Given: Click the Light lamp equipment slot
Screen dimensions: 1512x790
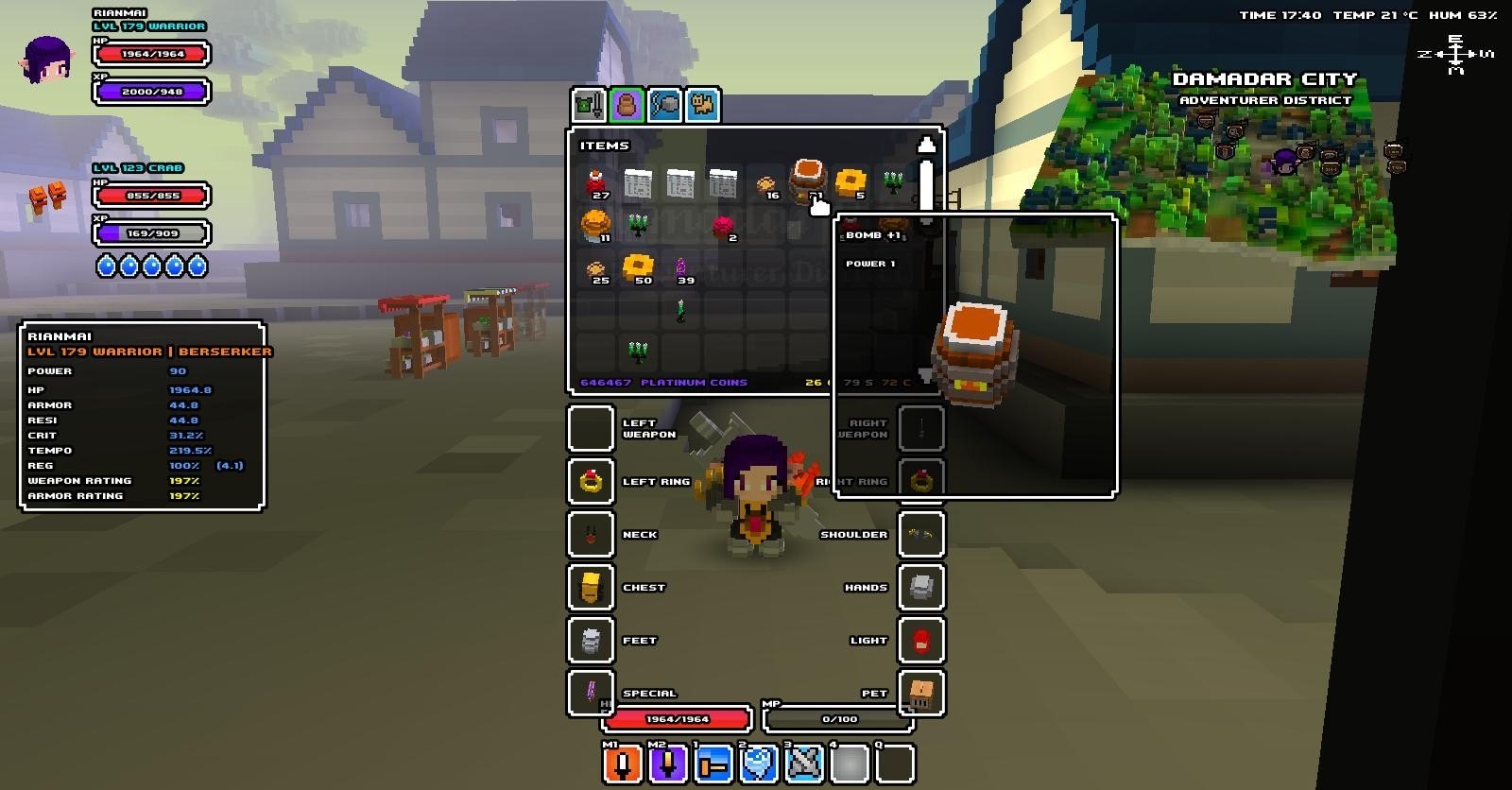Looking at the screenshot, I should pyautogui.click(x=920, y=640).
